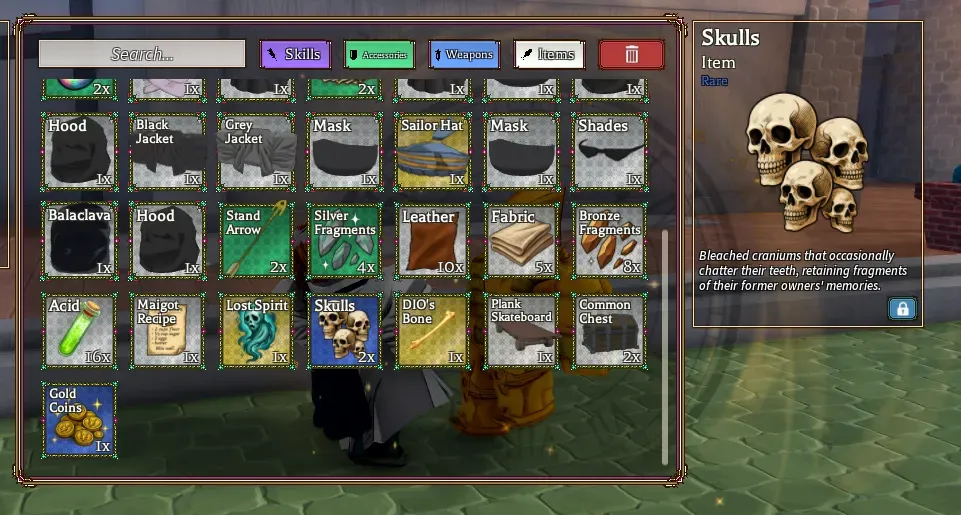Choose the Plank Skateboard slot
This screenshot has width=961, height=515.
[522, 330]
